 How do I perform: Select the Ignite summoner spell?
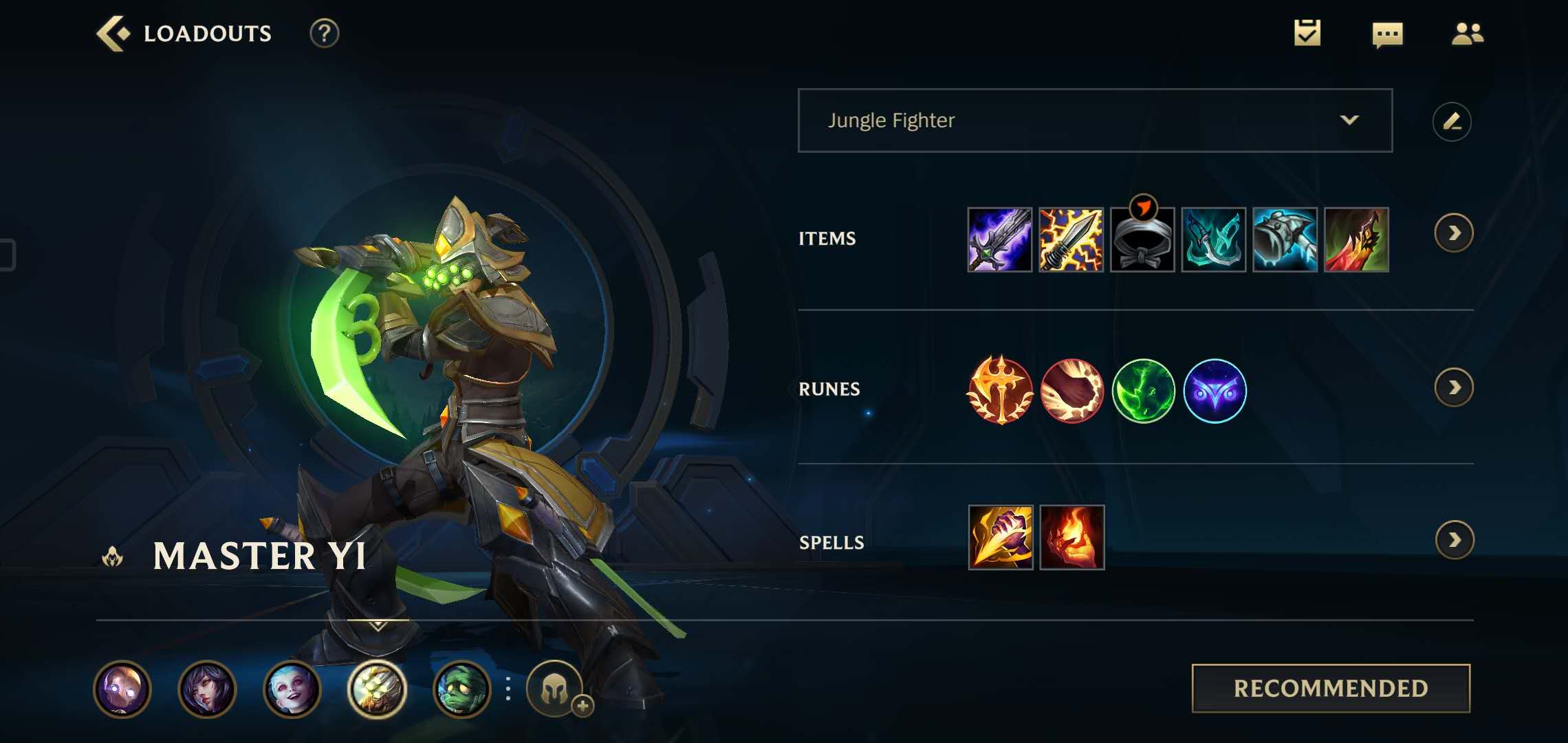pos(1071,537)
